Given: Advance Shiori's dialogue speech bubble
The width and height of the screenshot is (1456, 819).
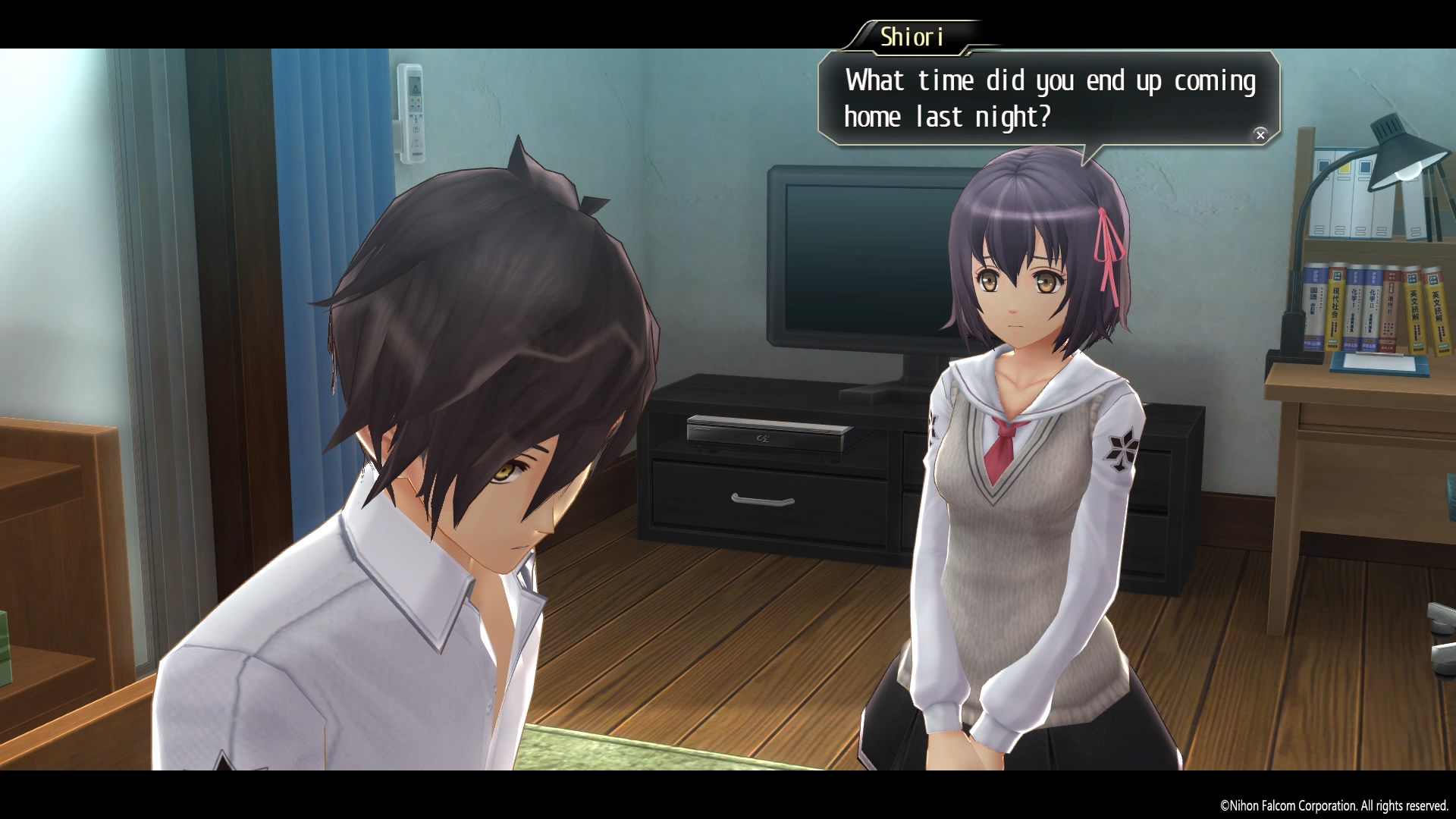Looking at the screenshot, I should (1260, 135).
